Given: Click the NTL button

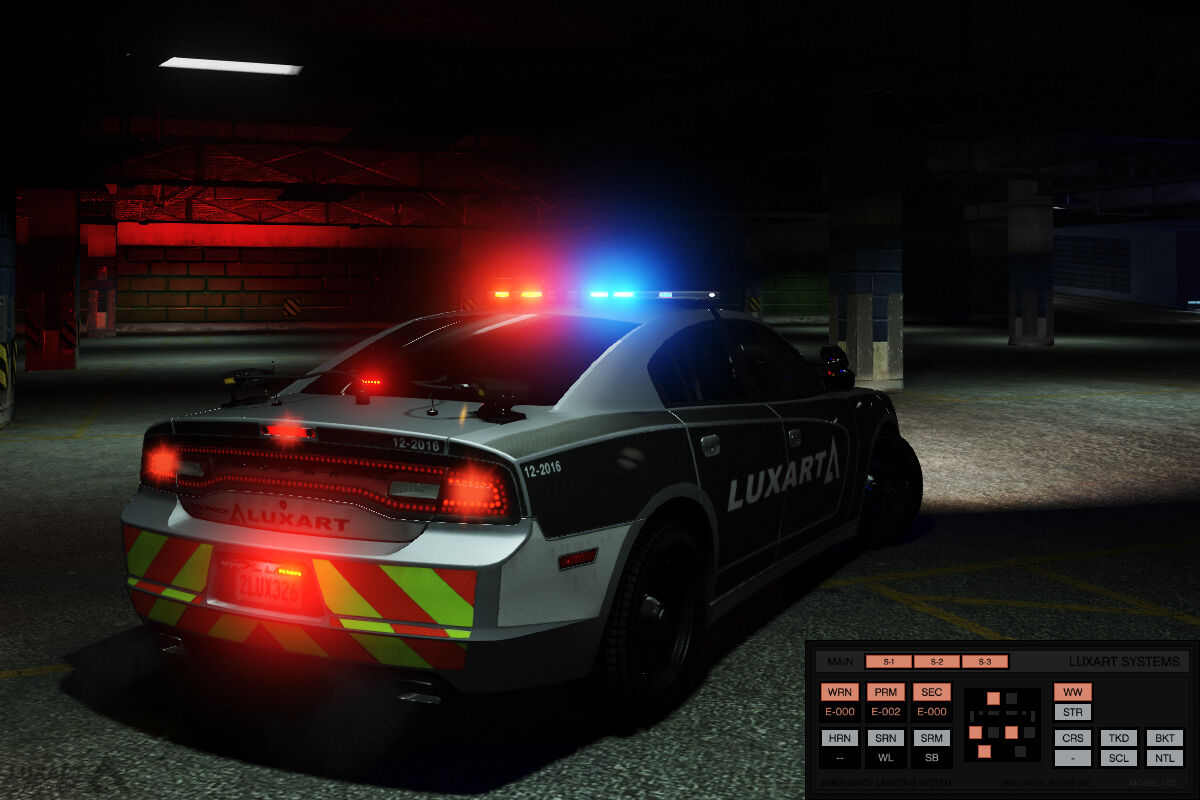Looking at the screenshot, I should tap(1164, 758).
